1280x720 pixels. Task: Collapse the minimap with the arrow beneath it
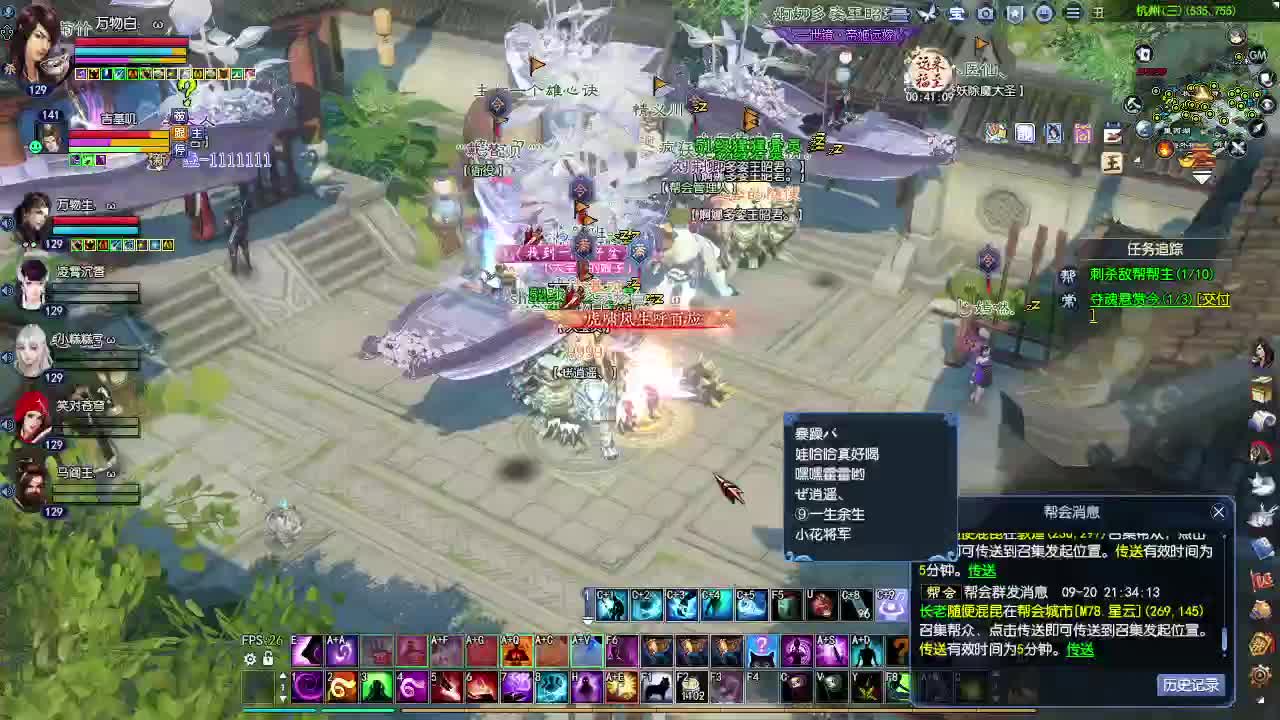pos(1200,176)
